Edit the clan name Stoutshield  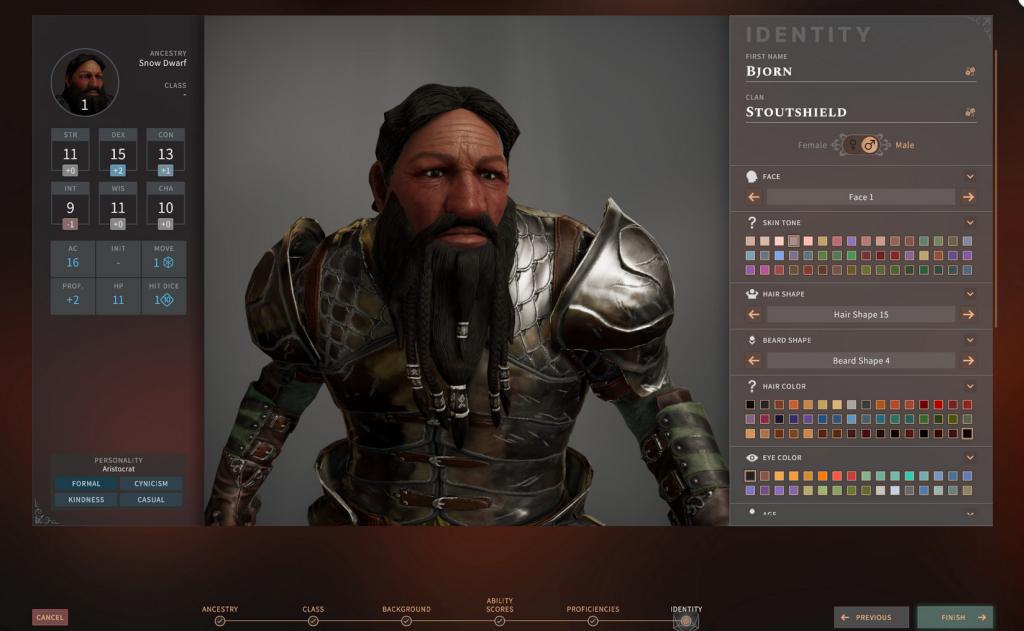pos(850,113)
